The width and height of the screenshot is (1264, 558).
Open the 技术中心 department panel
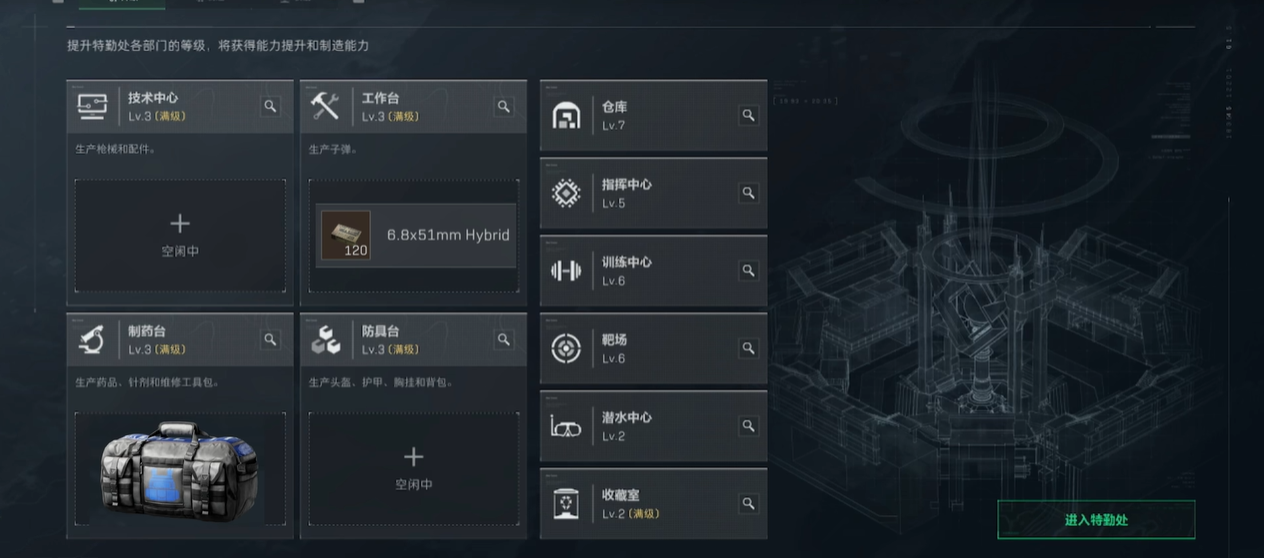160,106
